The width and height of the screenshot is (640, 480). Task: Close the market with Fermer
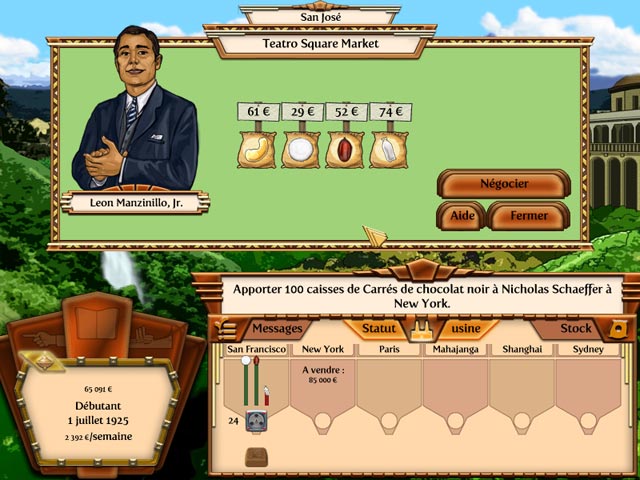coord(528,215)
